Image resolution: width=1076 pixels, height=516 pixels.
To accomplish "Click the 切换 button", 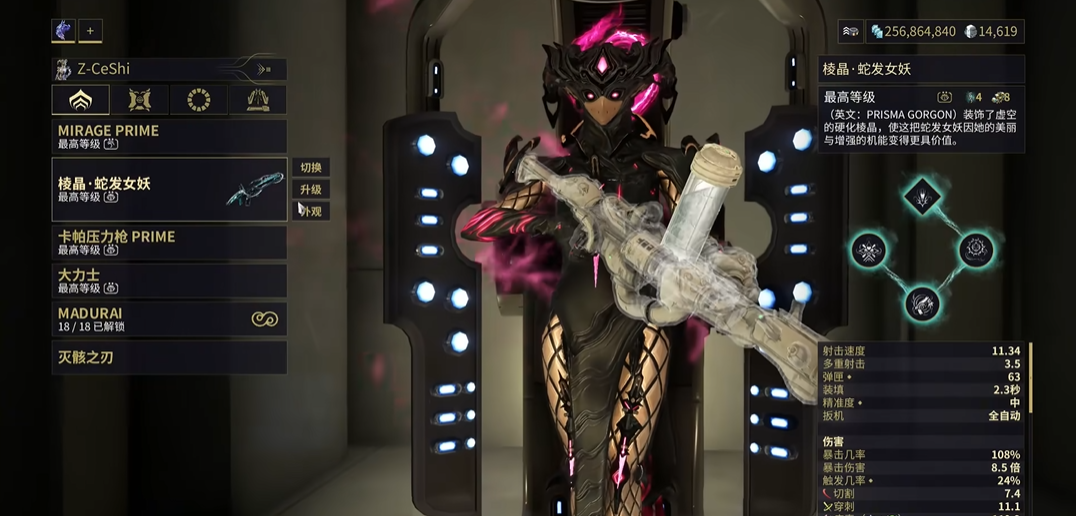I will [311, 168].
